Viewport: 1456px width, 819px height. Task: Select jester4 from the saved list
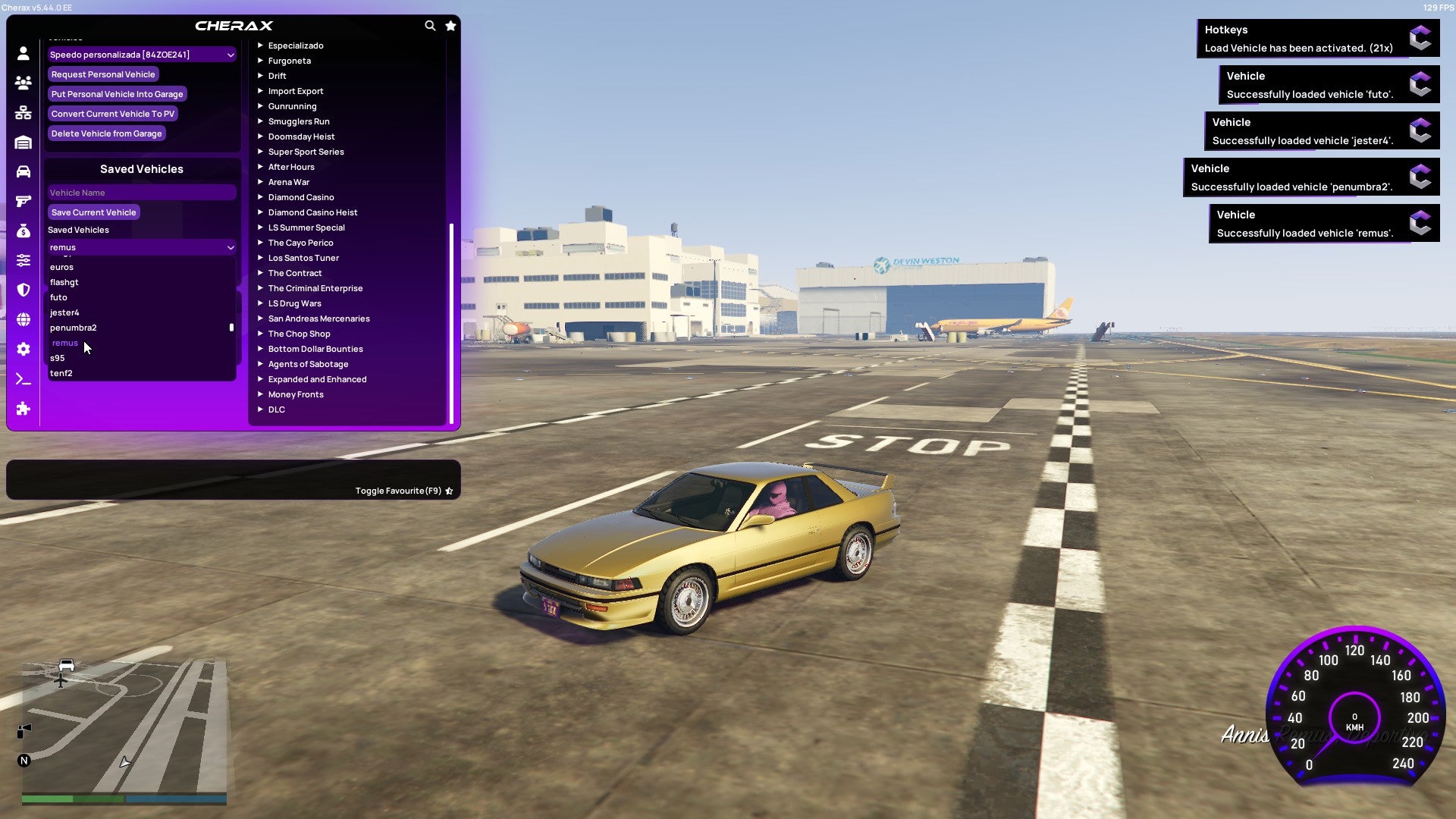pos(64,312)
